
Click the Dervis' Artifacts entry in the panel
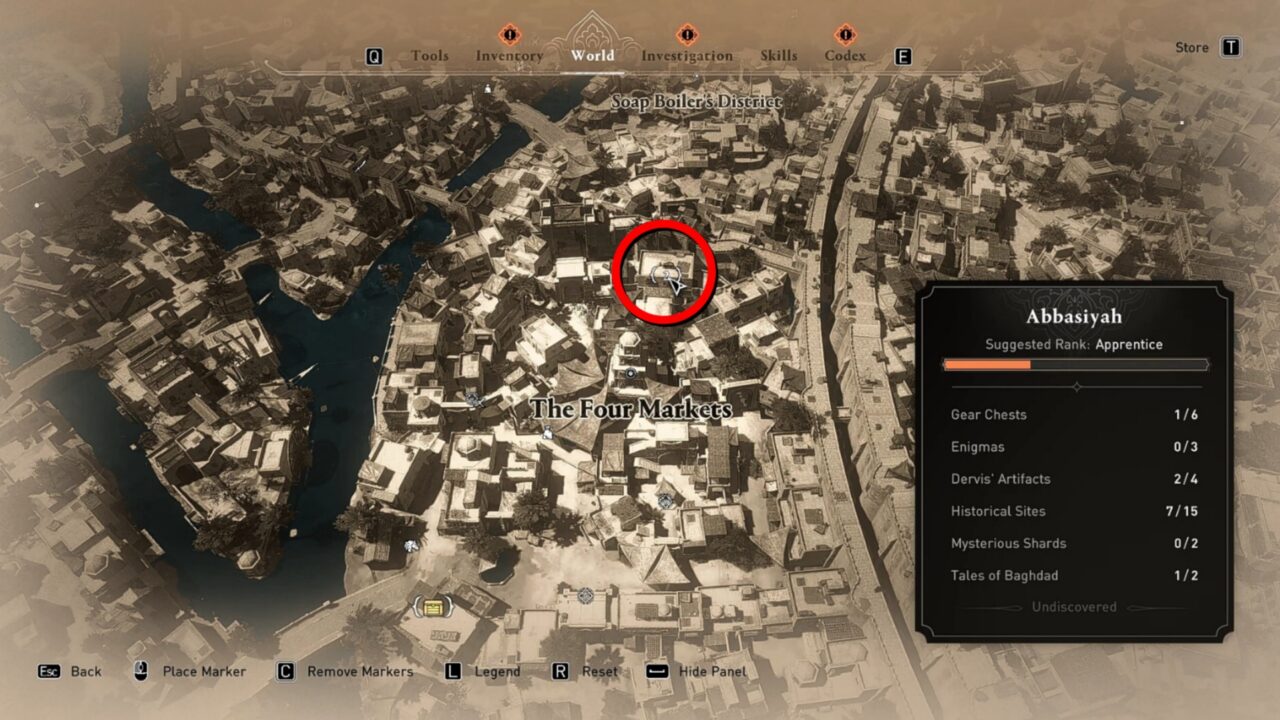click(x=1000, y=479)
